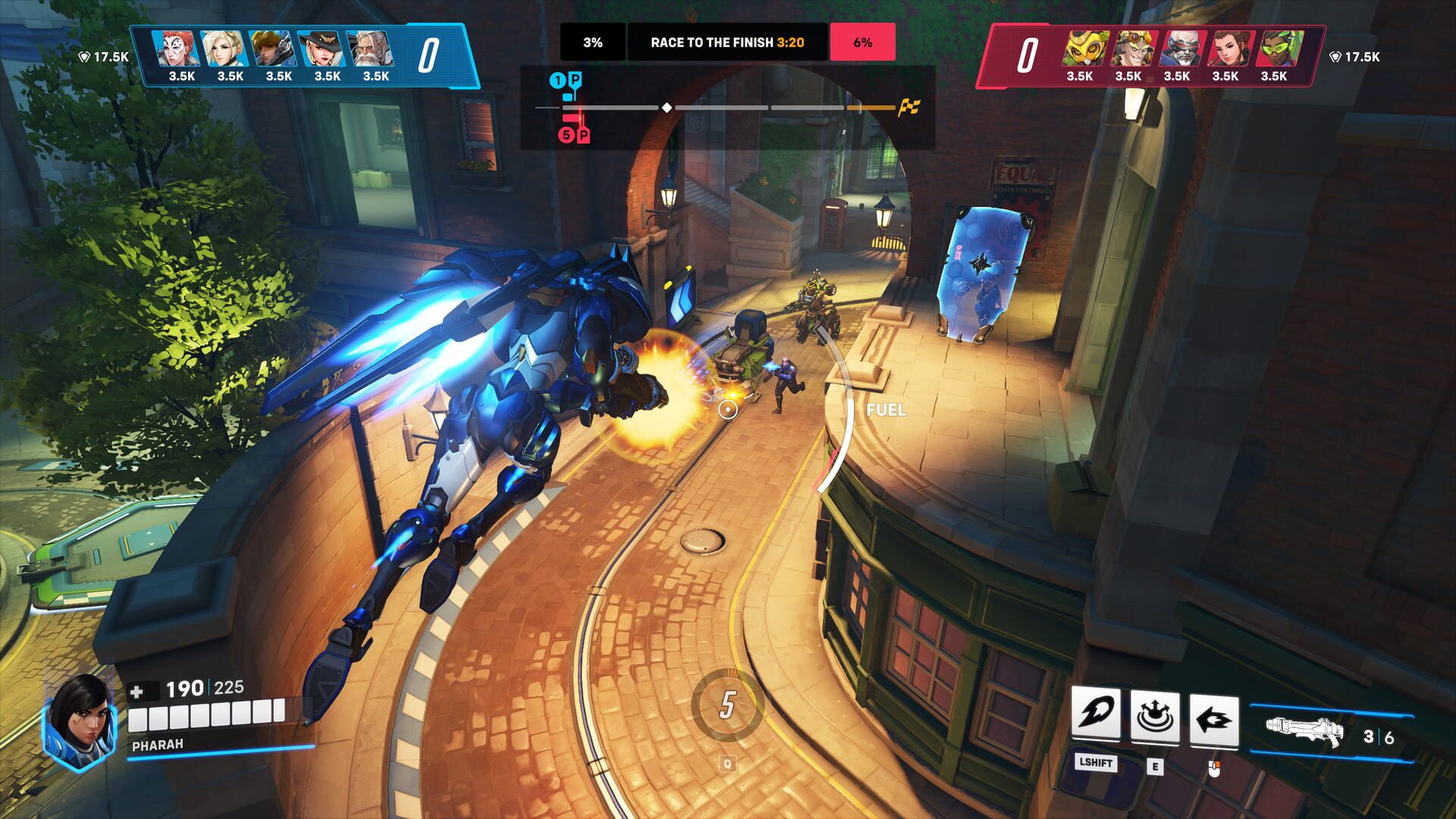Click the checkered finish flag on the progress bar
The width and height of the screenshot is (1456, 819).
(908, 108)
